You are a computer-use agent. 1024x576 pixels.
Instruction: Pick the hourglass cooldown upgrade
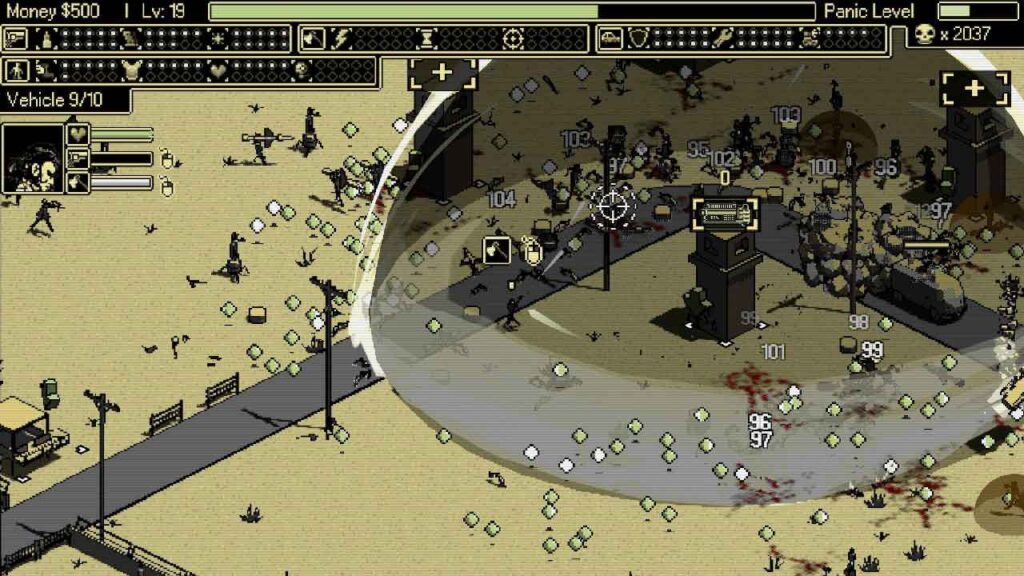click(x=428, y=39)
